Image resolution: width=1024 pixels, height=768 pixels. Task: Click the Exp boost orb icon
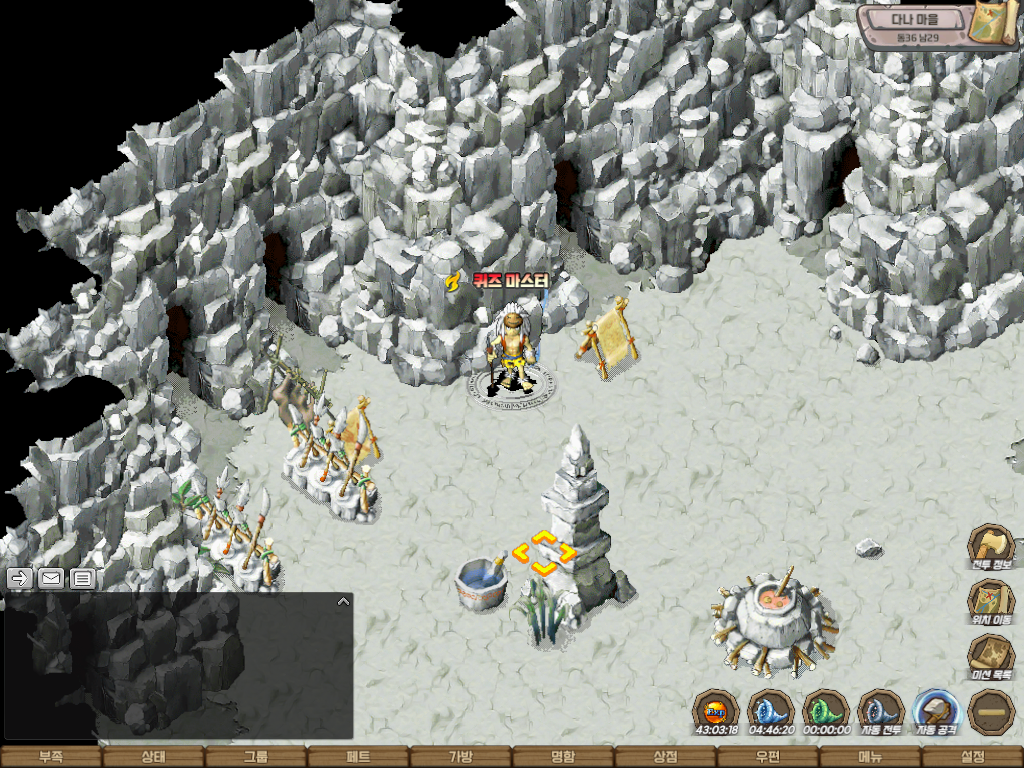pos(716,712)
